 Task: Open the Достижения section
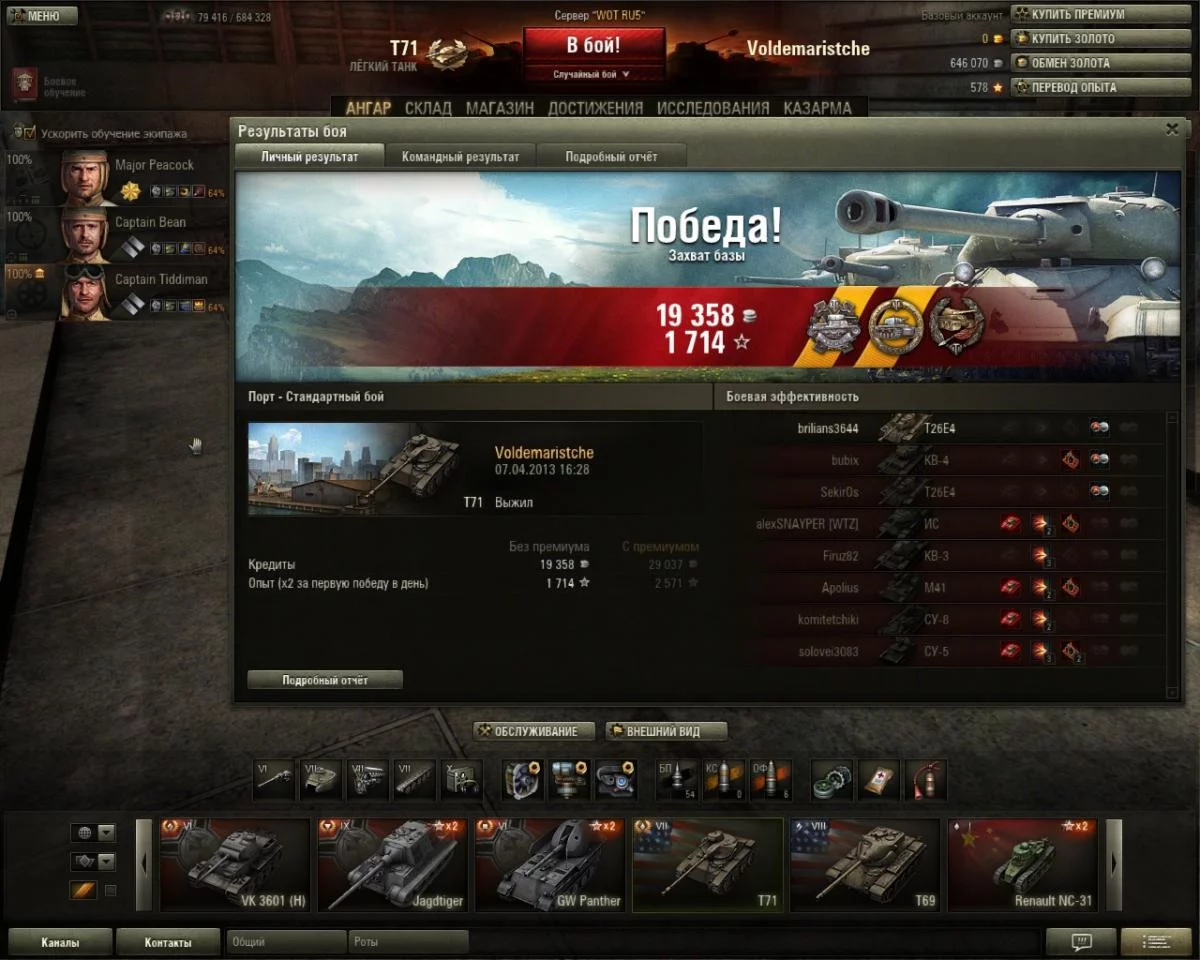[x=595, y=108]
